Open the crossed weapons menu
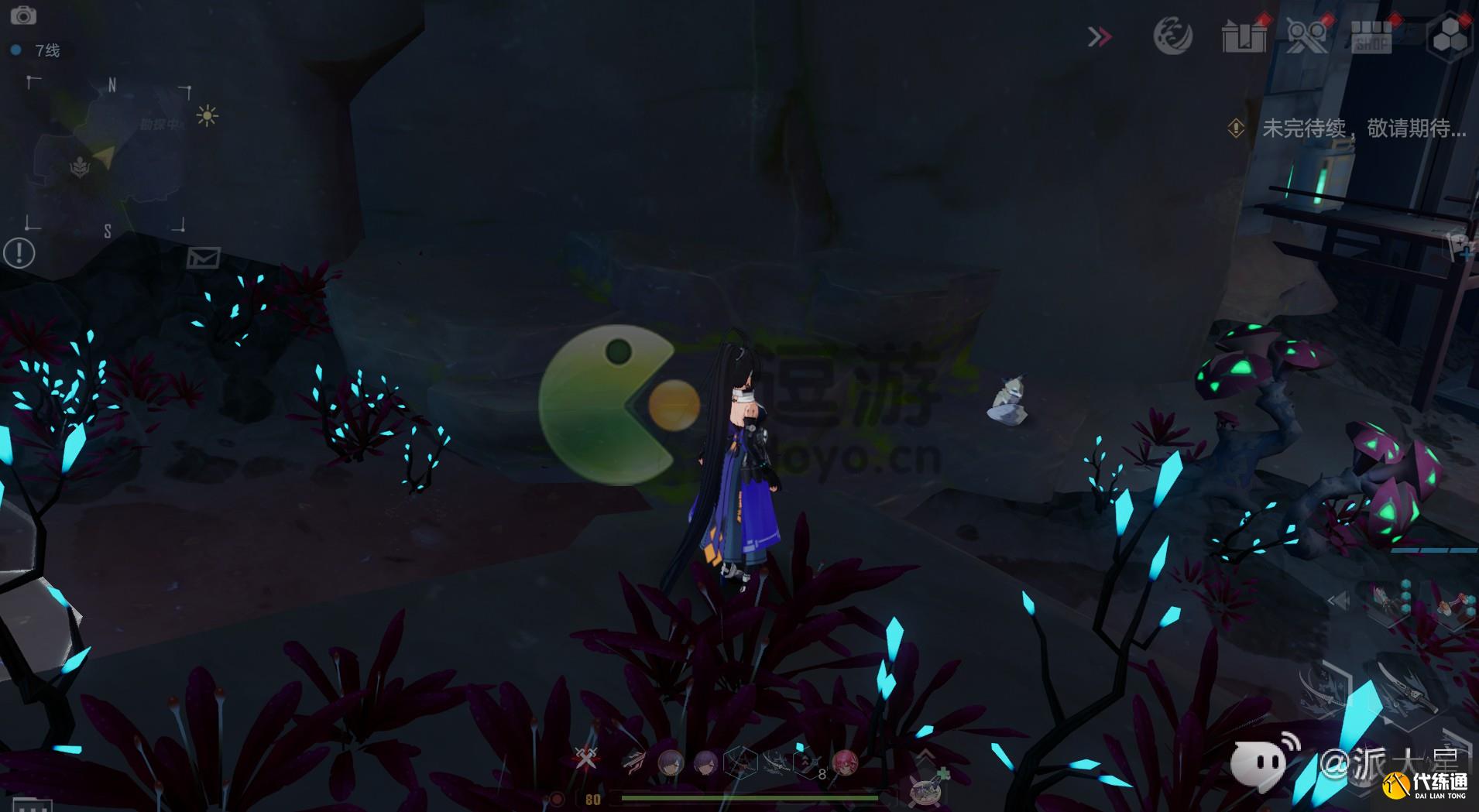This screenshot has width=1479, height=812. [x=1306, y=36]
